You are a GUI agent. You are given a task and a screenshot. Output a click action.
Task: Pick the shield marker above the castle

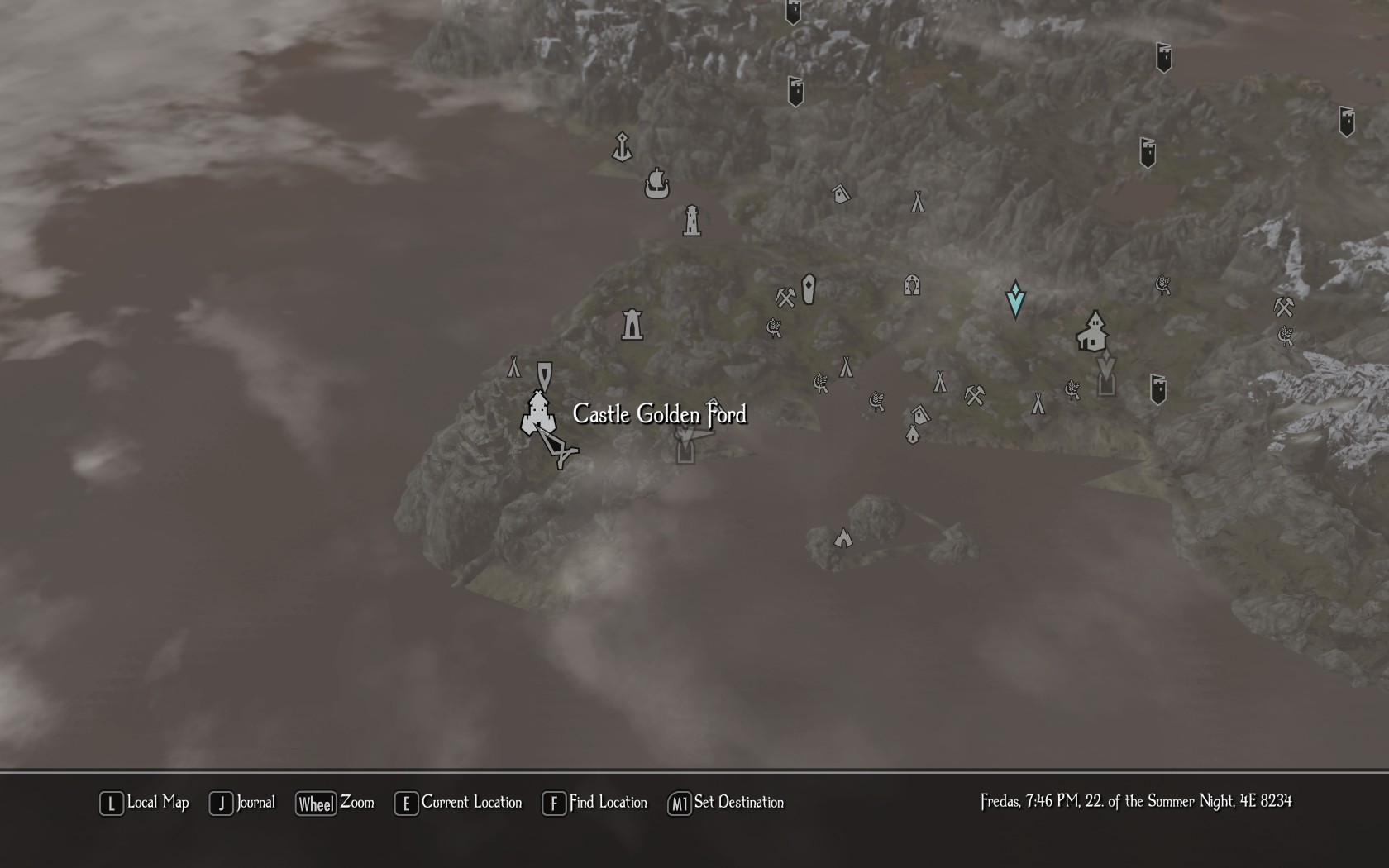(x=544, y=374)
